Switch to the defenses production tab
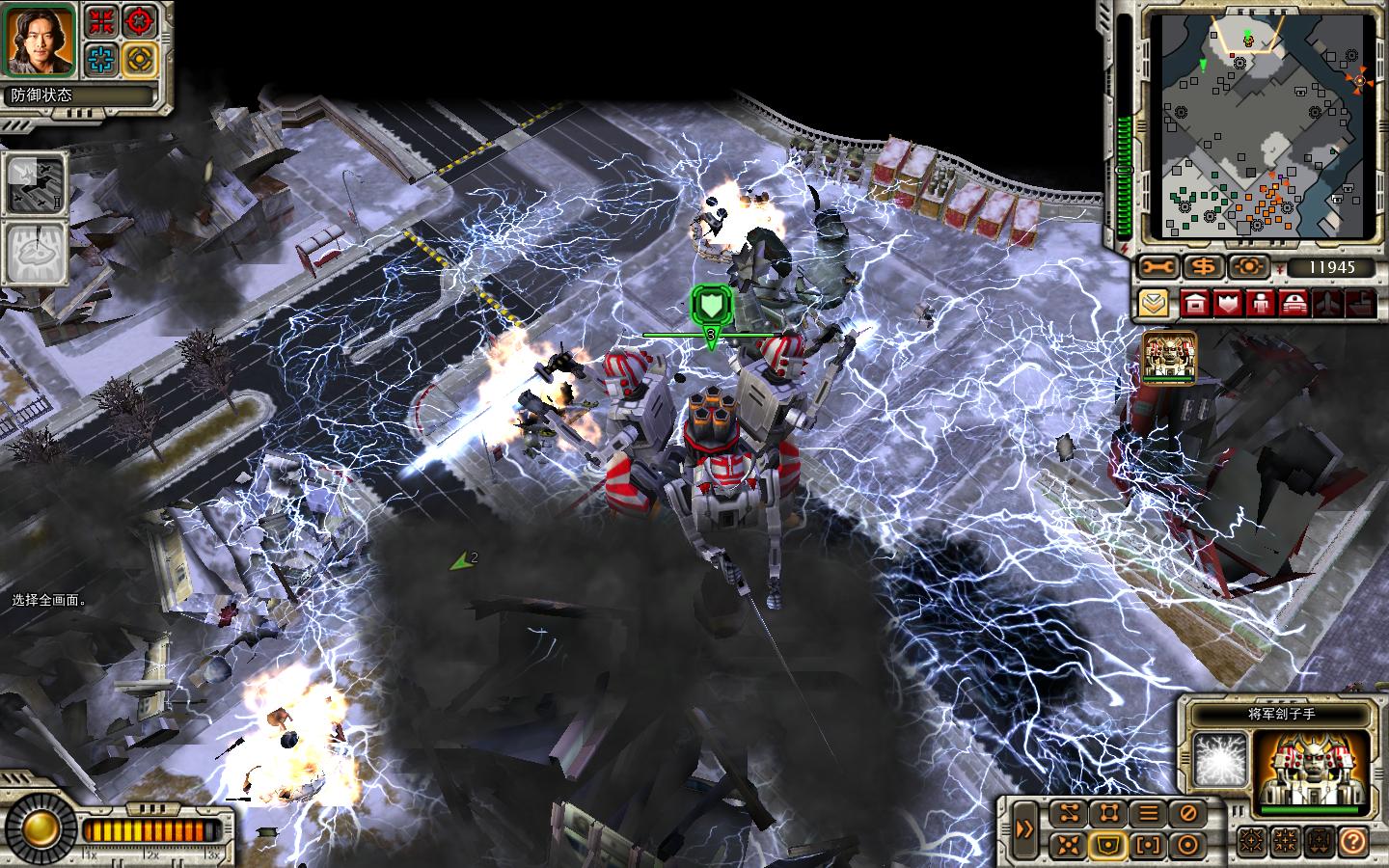The image size is (1389, 868). pyautogui.click(x=1228, y=303)
